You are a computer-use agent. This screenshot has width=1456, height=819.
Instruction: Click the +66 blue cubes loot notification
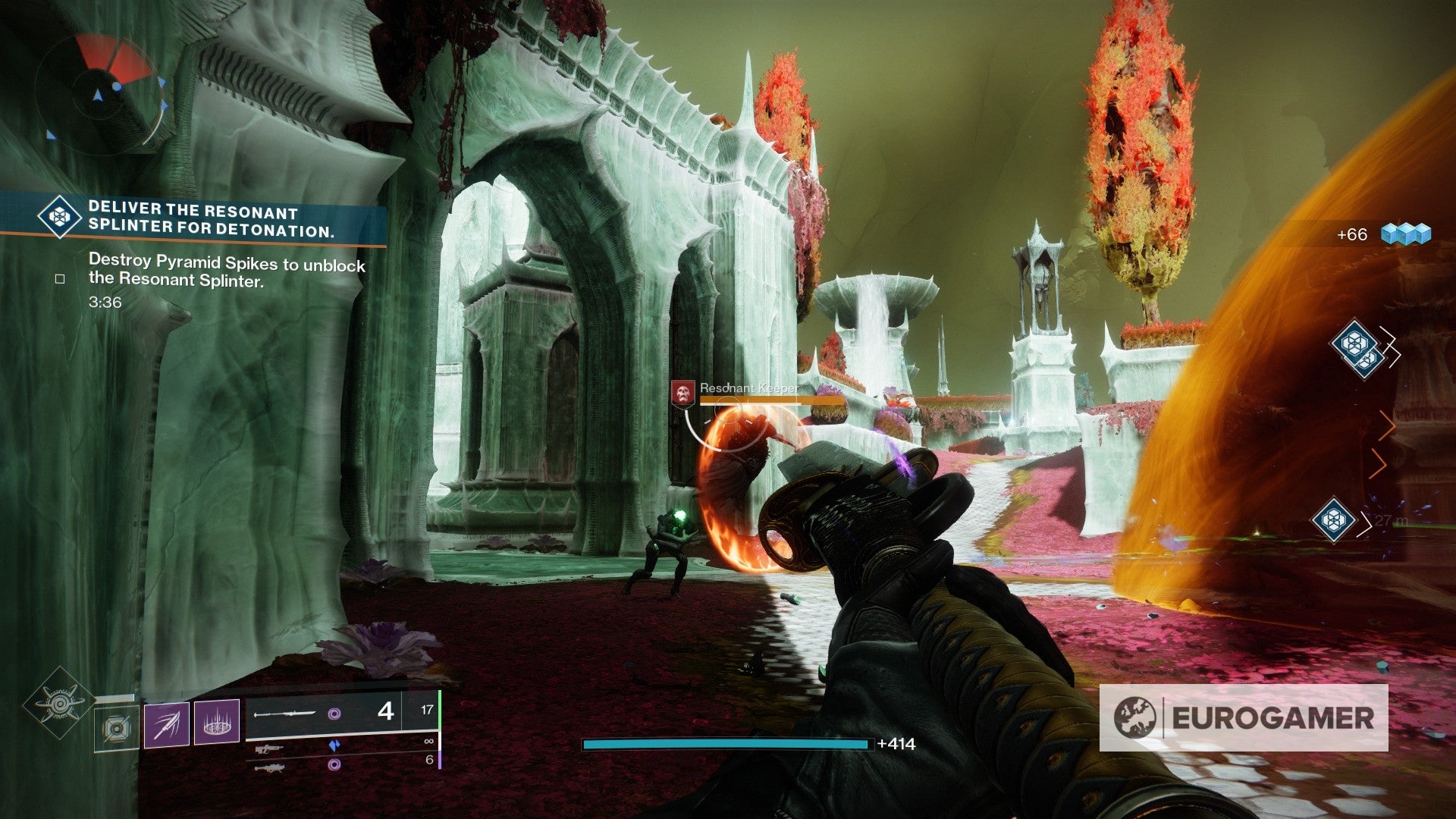(1383, 234)
